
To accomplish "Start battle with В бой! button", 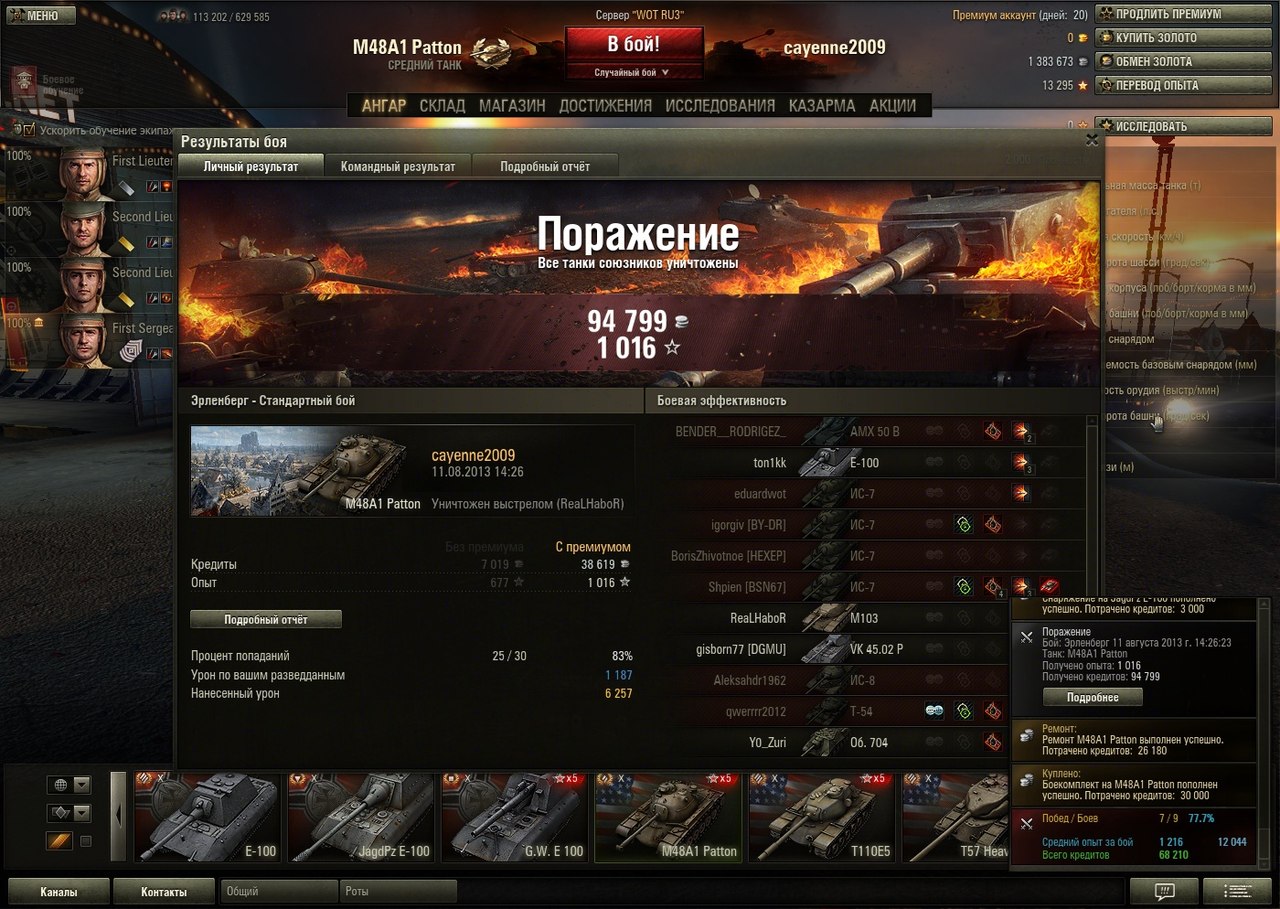I will (x=633, y=46).
